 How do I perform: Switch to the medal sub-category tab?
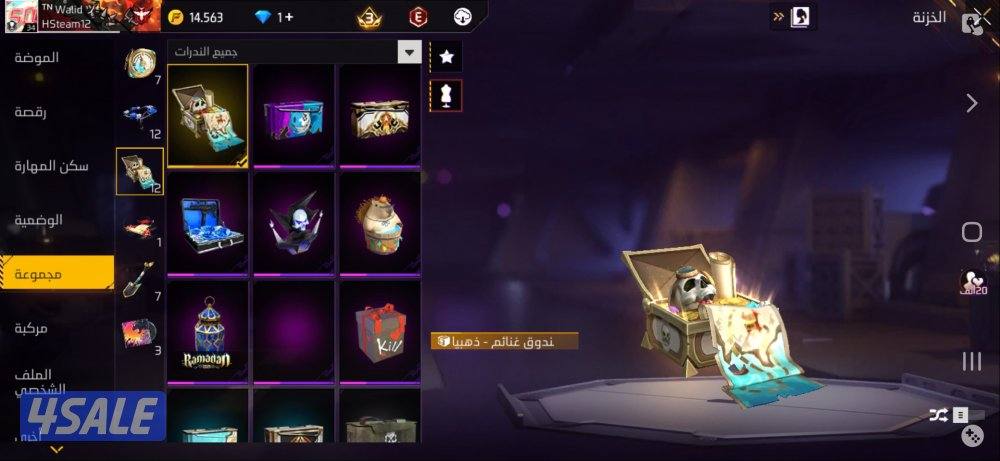[140, 64]
